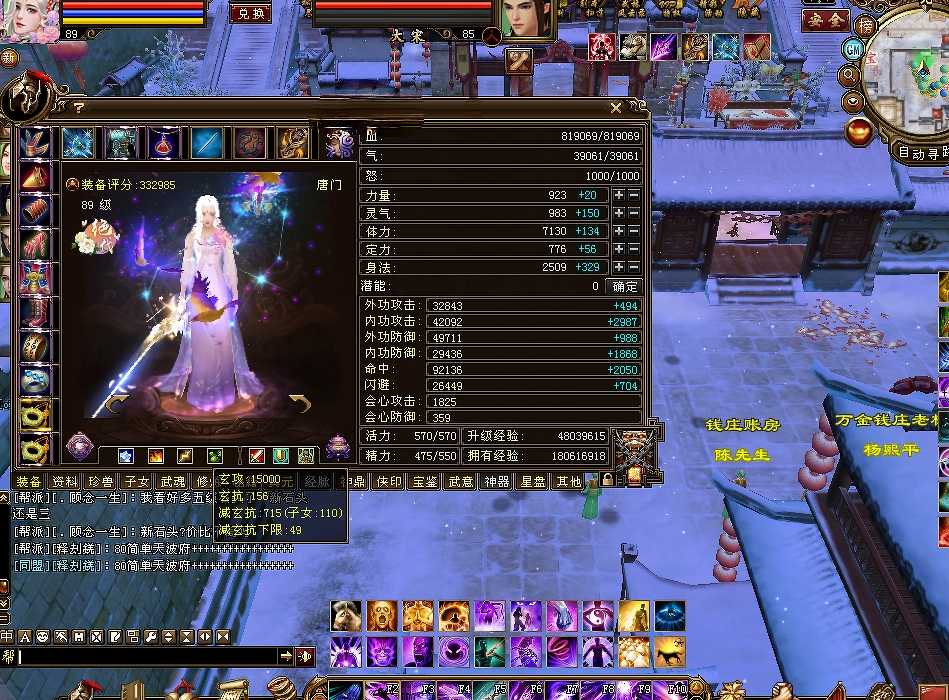
Task: Switch to the 其他 tab
Action: (x=569, y=482)
